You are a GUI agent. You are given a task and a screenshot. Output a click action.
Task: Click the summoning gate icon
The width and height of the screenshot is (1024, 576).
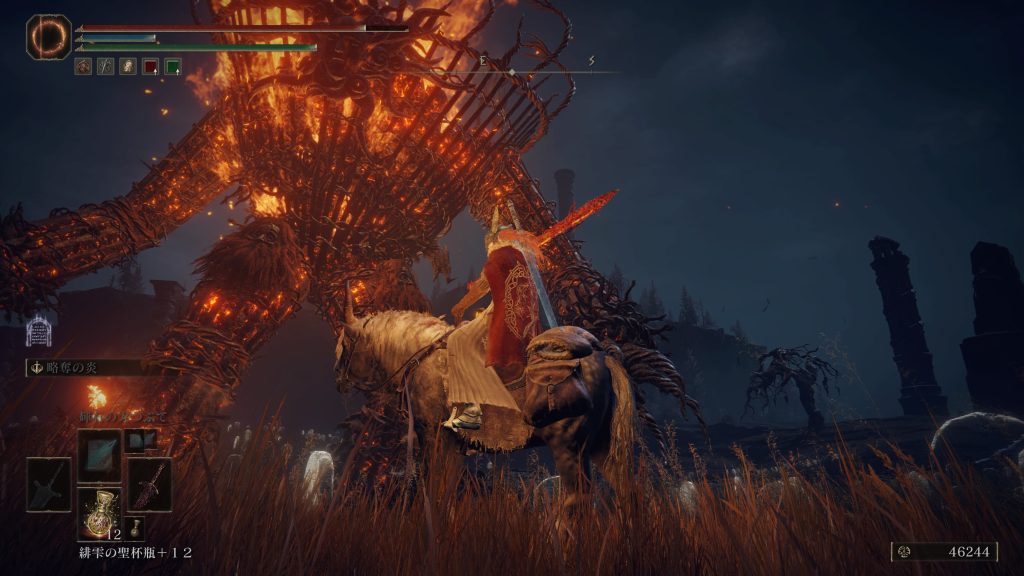pyautogui.click(x=39, y=331)
